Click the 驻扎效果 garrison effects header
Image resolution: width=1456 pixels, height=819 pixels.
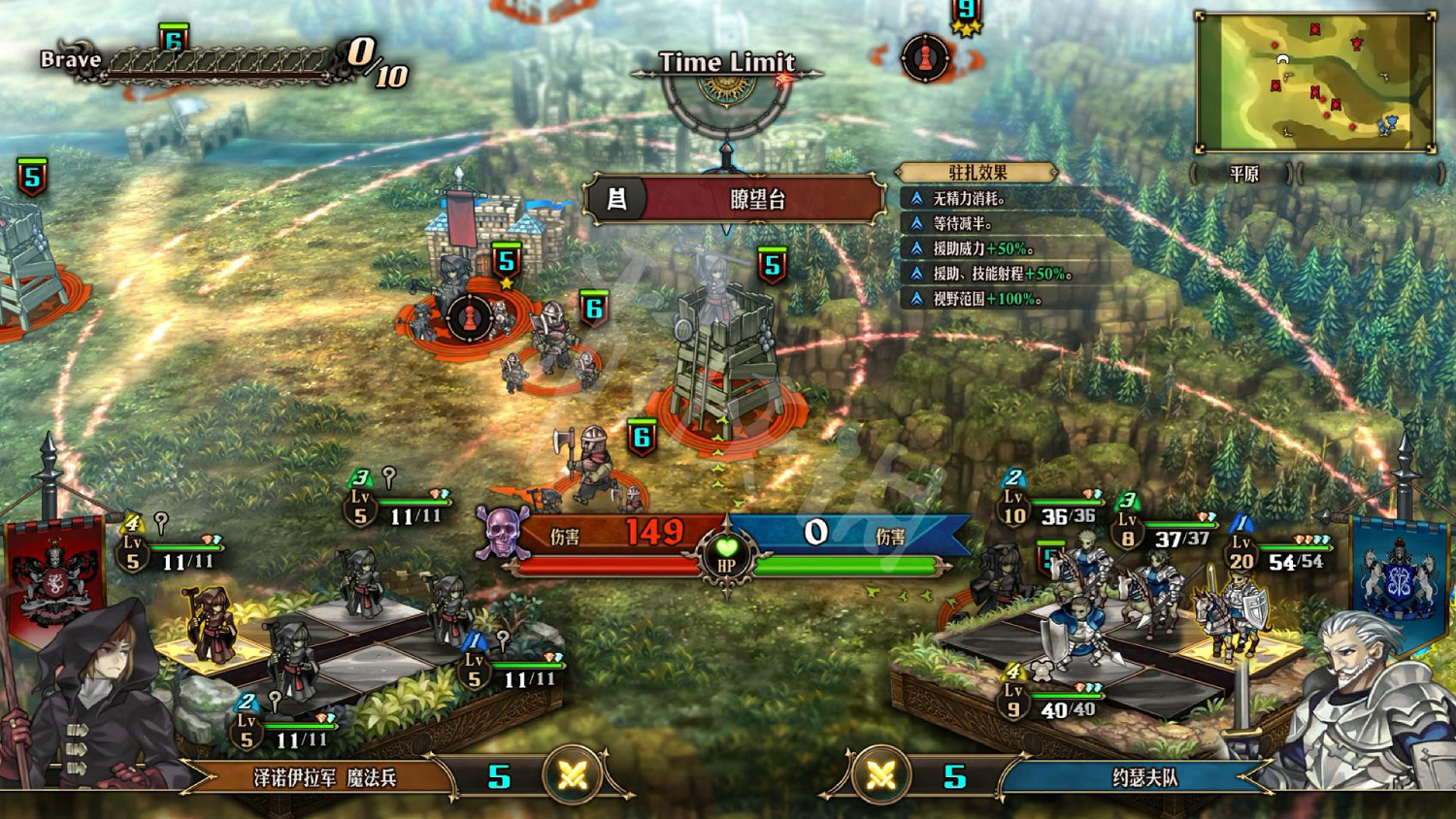(x=976, y=173)
